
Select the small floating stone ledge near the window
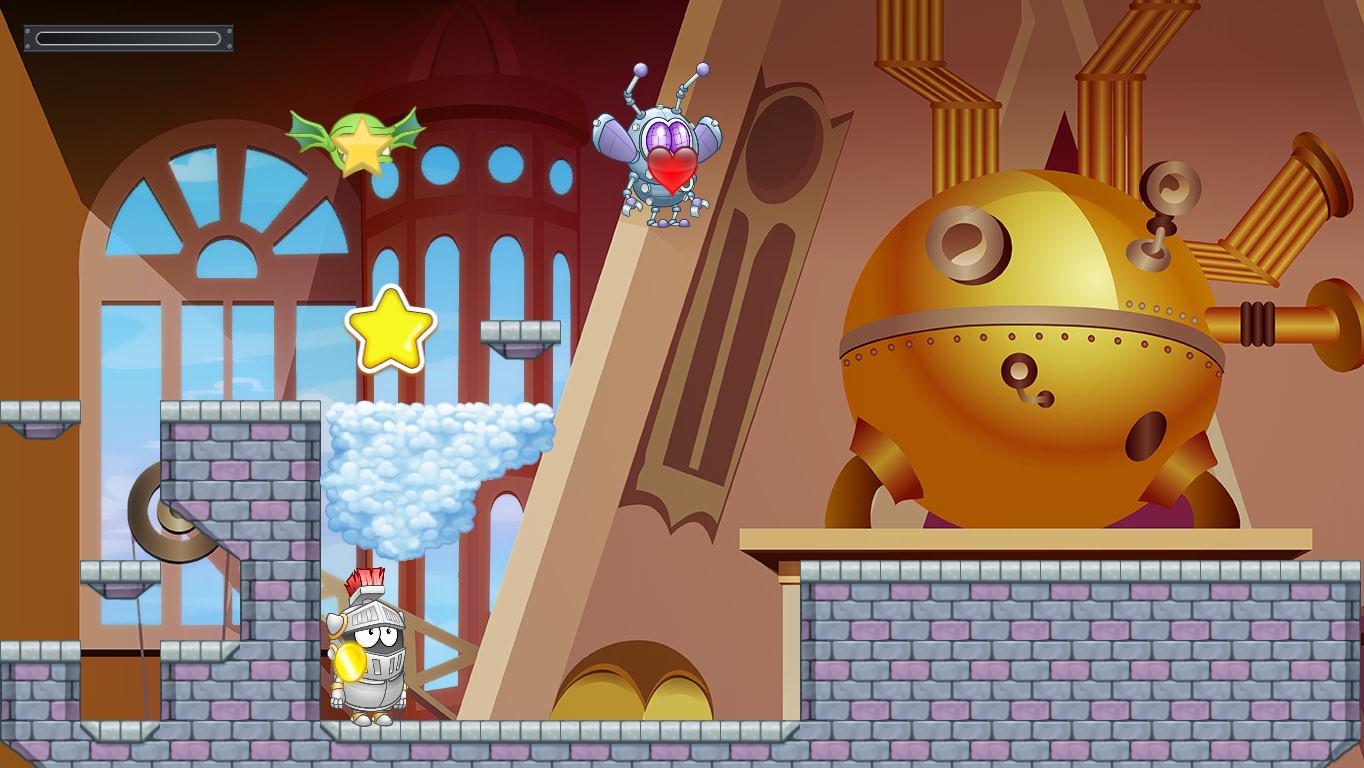[x=520, y=333]
